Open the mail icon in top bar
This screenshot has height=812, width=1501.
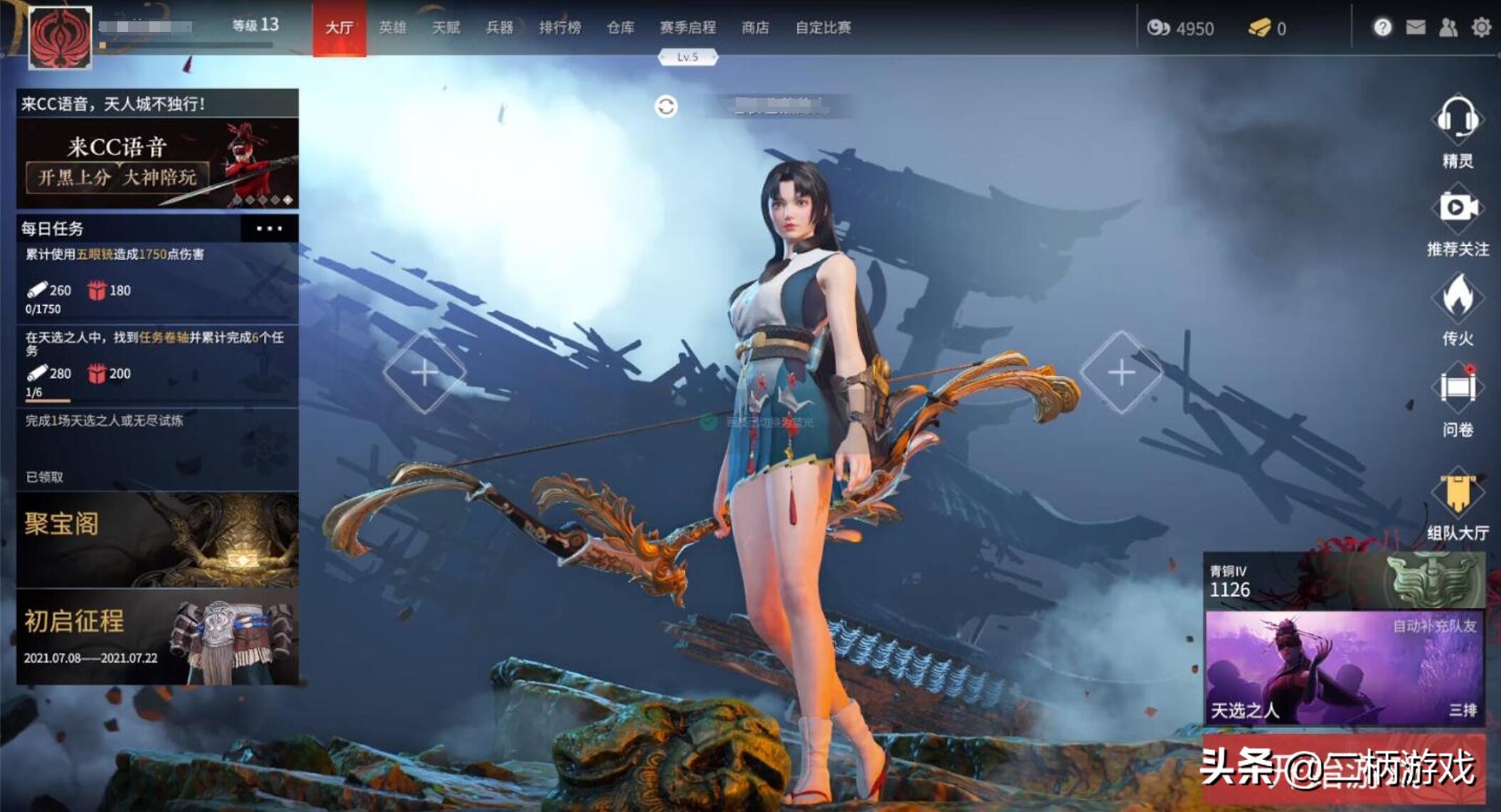[1416, 27]
